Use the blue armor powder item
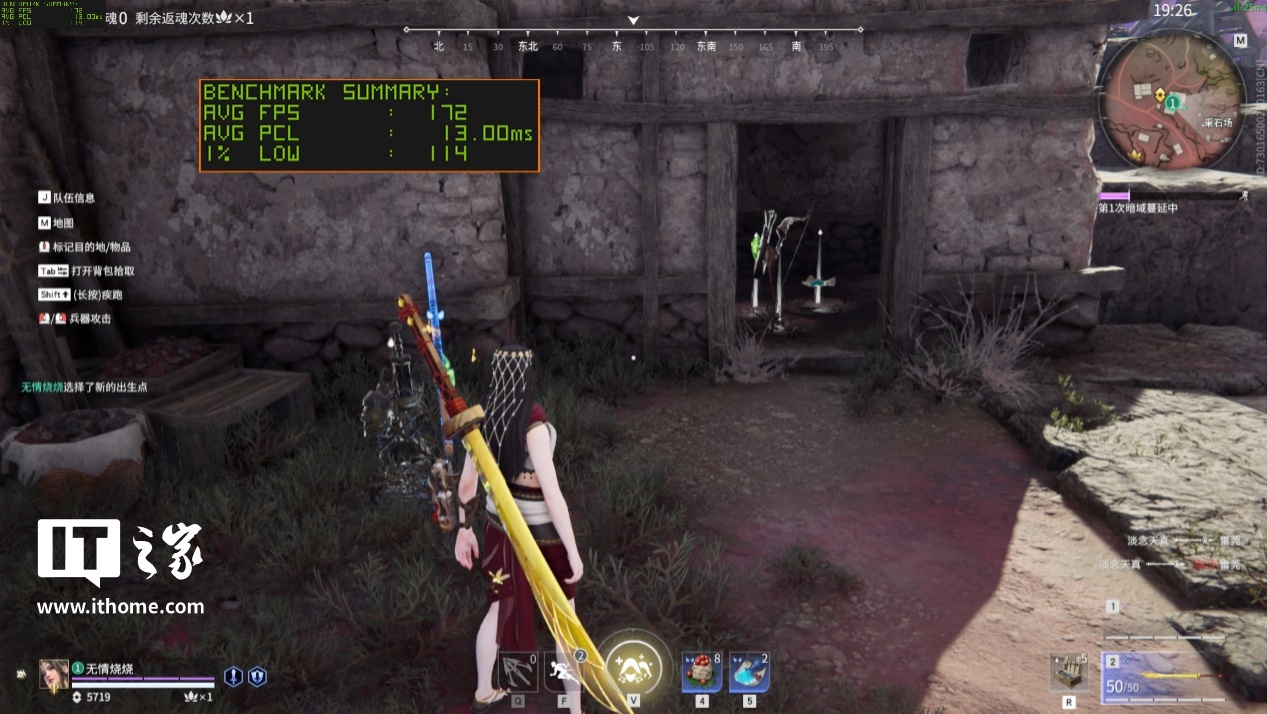This screenshot has height=714, width=1267. click(x=749, y=672)
